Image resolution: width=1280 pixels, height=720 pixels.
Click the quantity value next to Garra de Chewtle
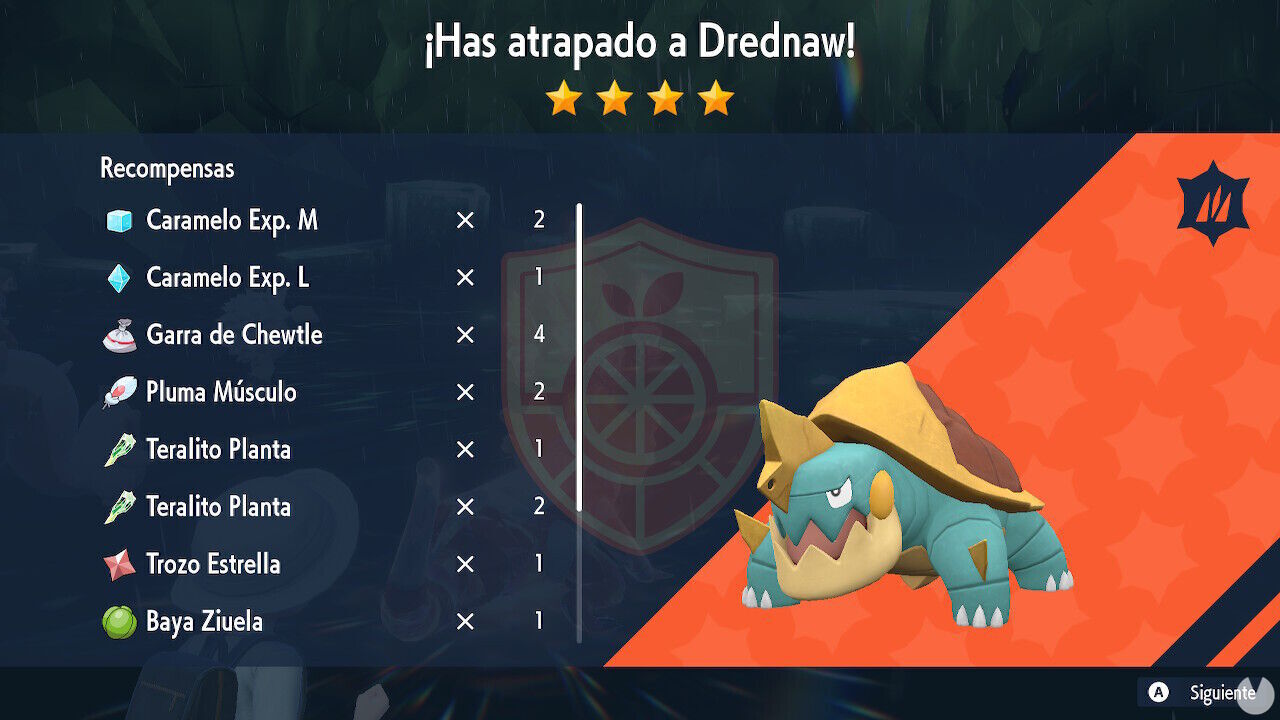point(539,335)
